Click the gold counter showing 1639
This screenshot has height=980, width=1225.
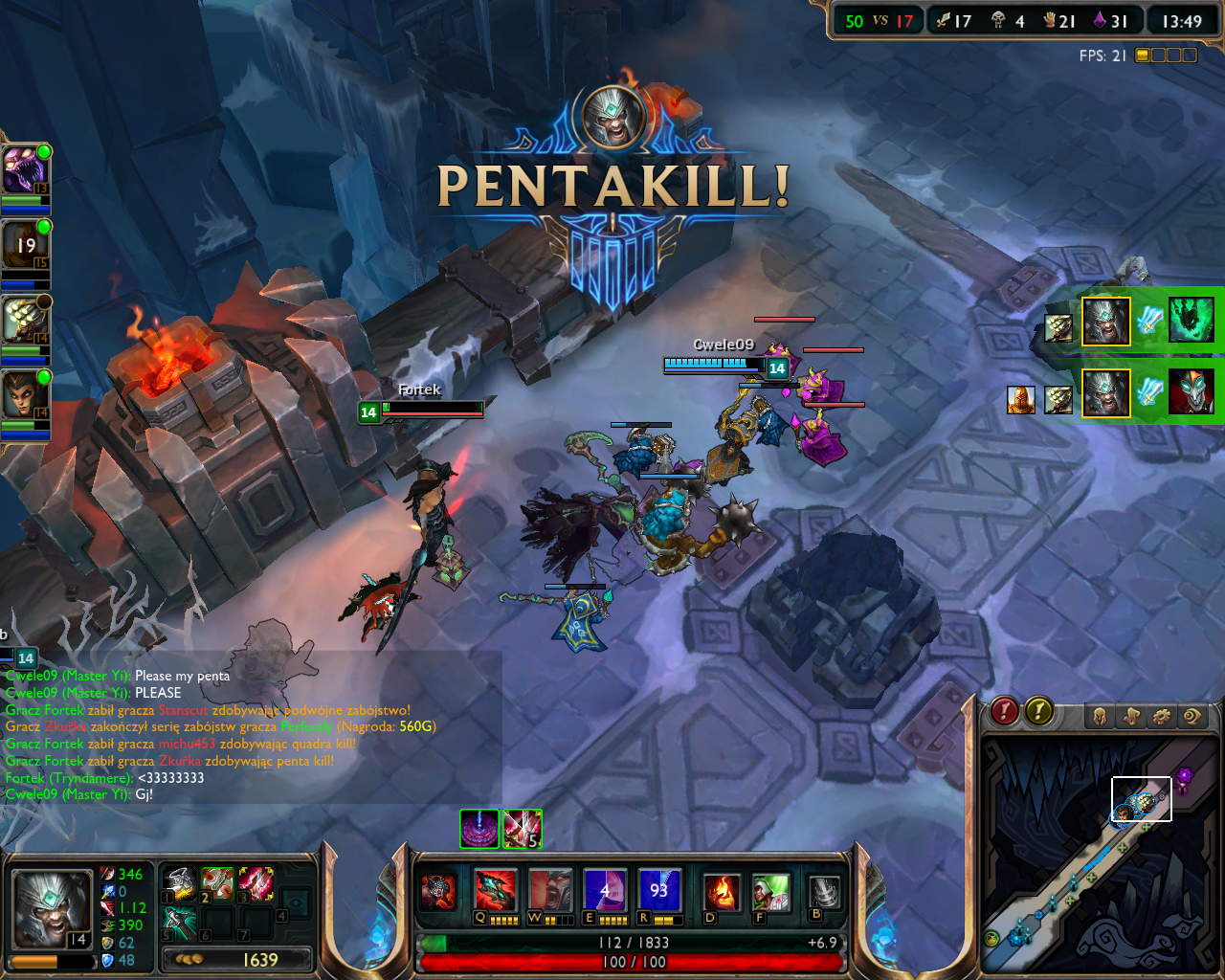tap(237, 959)
